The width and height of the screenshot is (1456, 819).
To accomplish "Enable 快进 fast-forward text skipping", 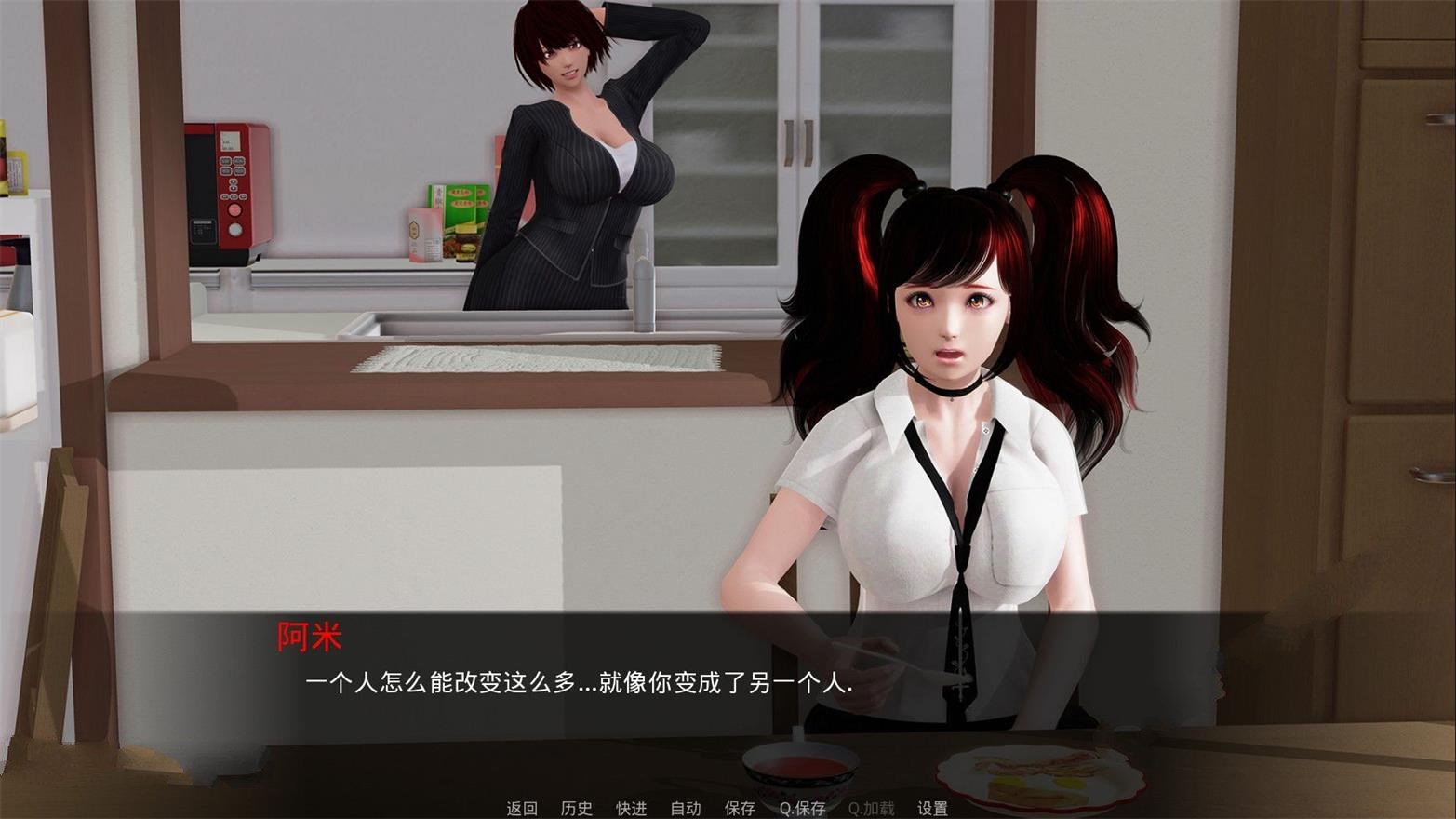I will pyautogui.click(x=629, y=809).
